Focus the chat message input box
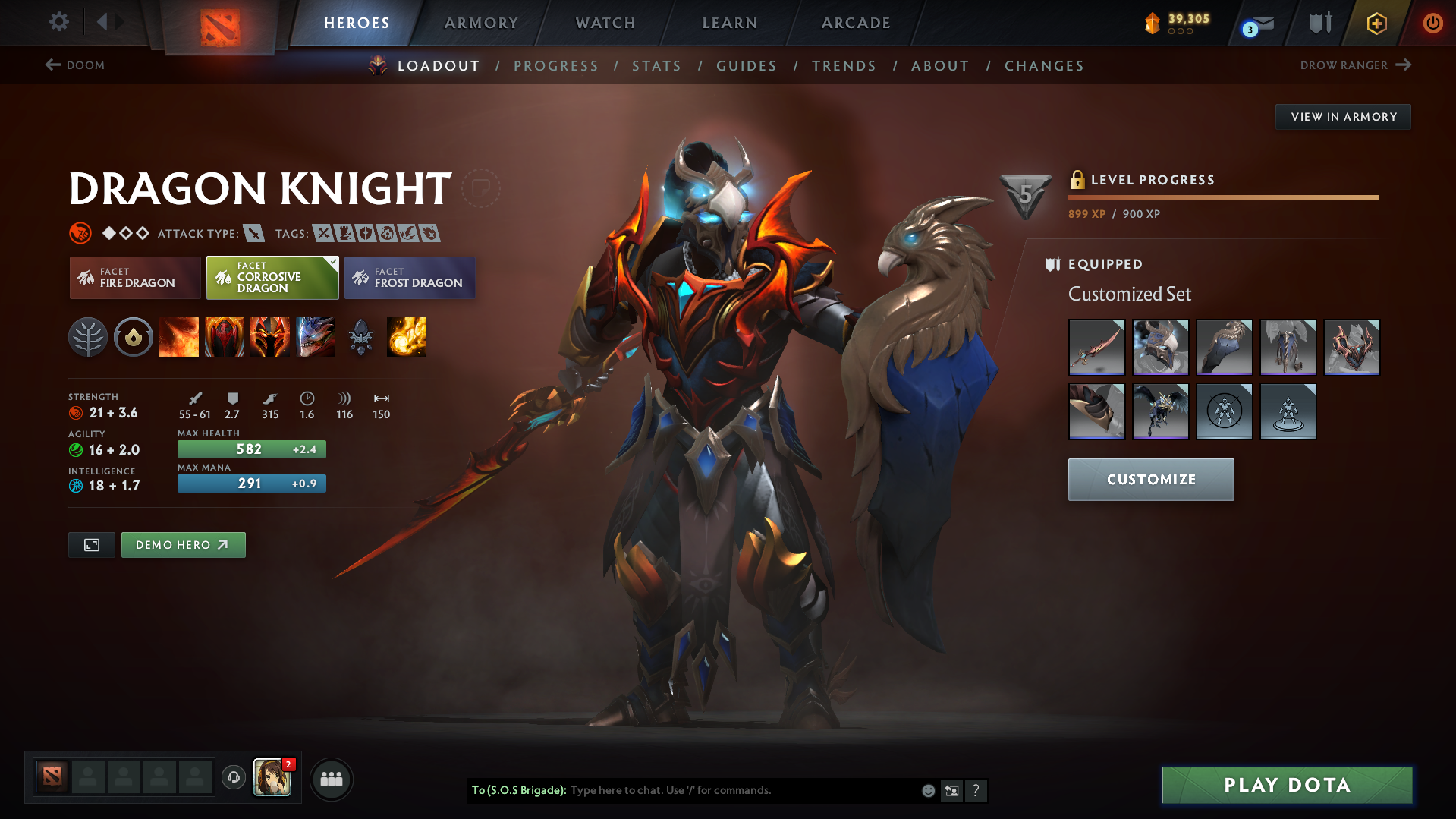The image size is (1456, 819). [744, 790]
